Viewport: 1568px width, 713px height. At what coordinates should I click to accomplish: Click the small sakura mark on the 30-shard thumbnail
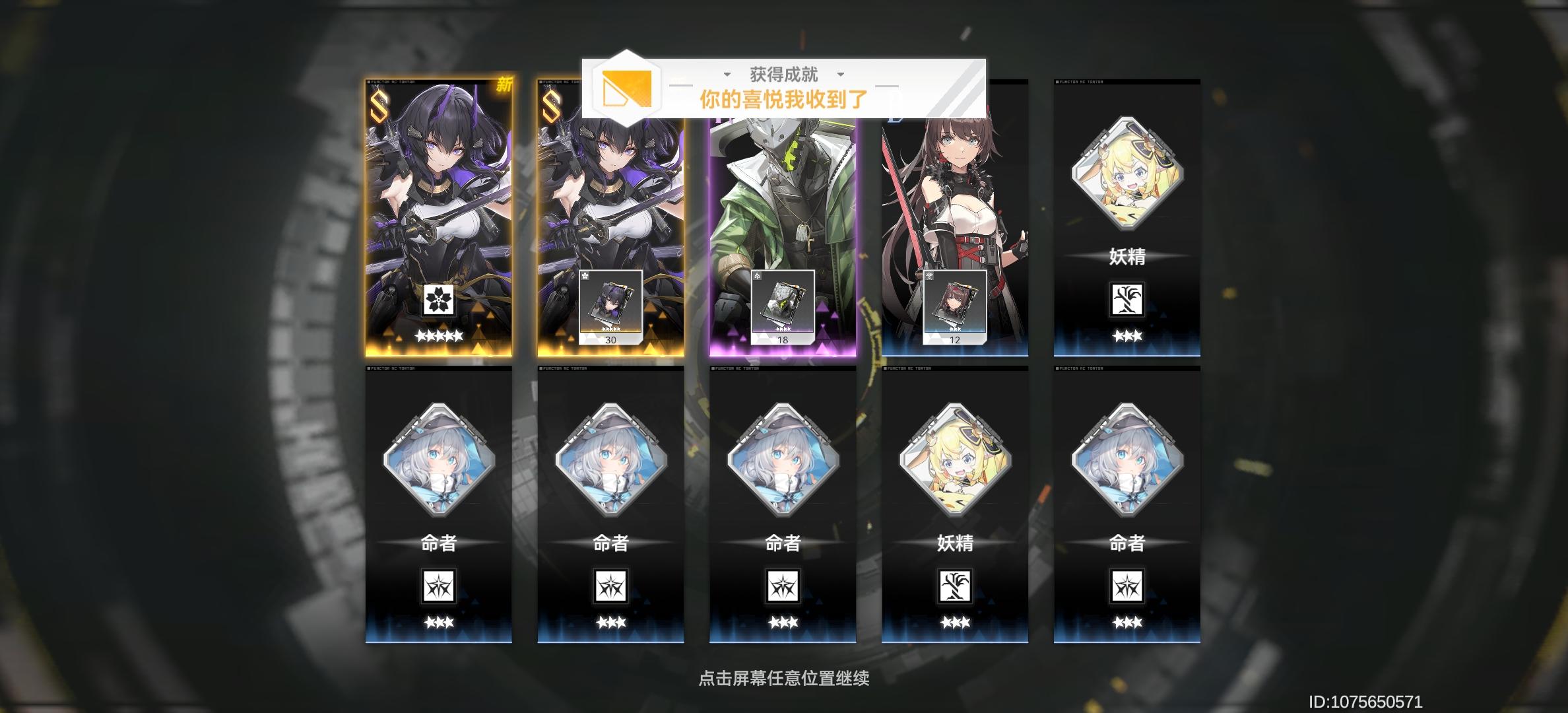click(585, 276)
